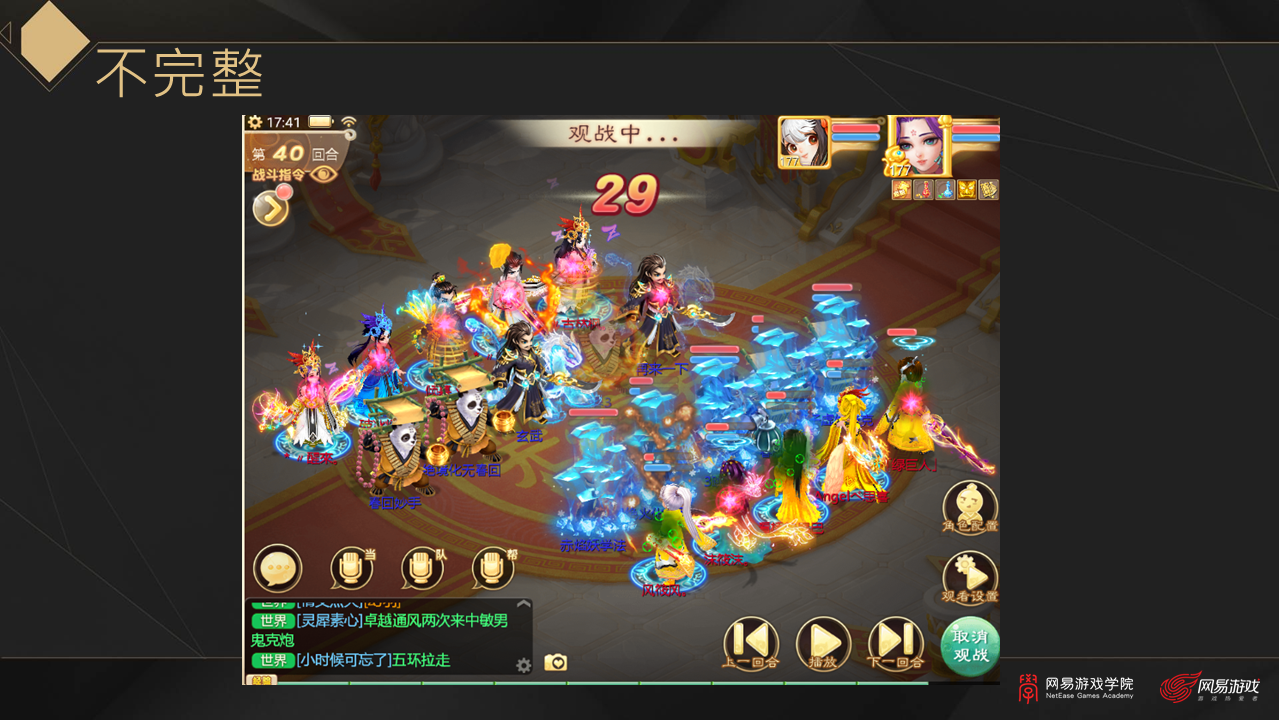Select the white-haired character portrait
This screenshot has width=1279, height=720.
click(804, 142)
